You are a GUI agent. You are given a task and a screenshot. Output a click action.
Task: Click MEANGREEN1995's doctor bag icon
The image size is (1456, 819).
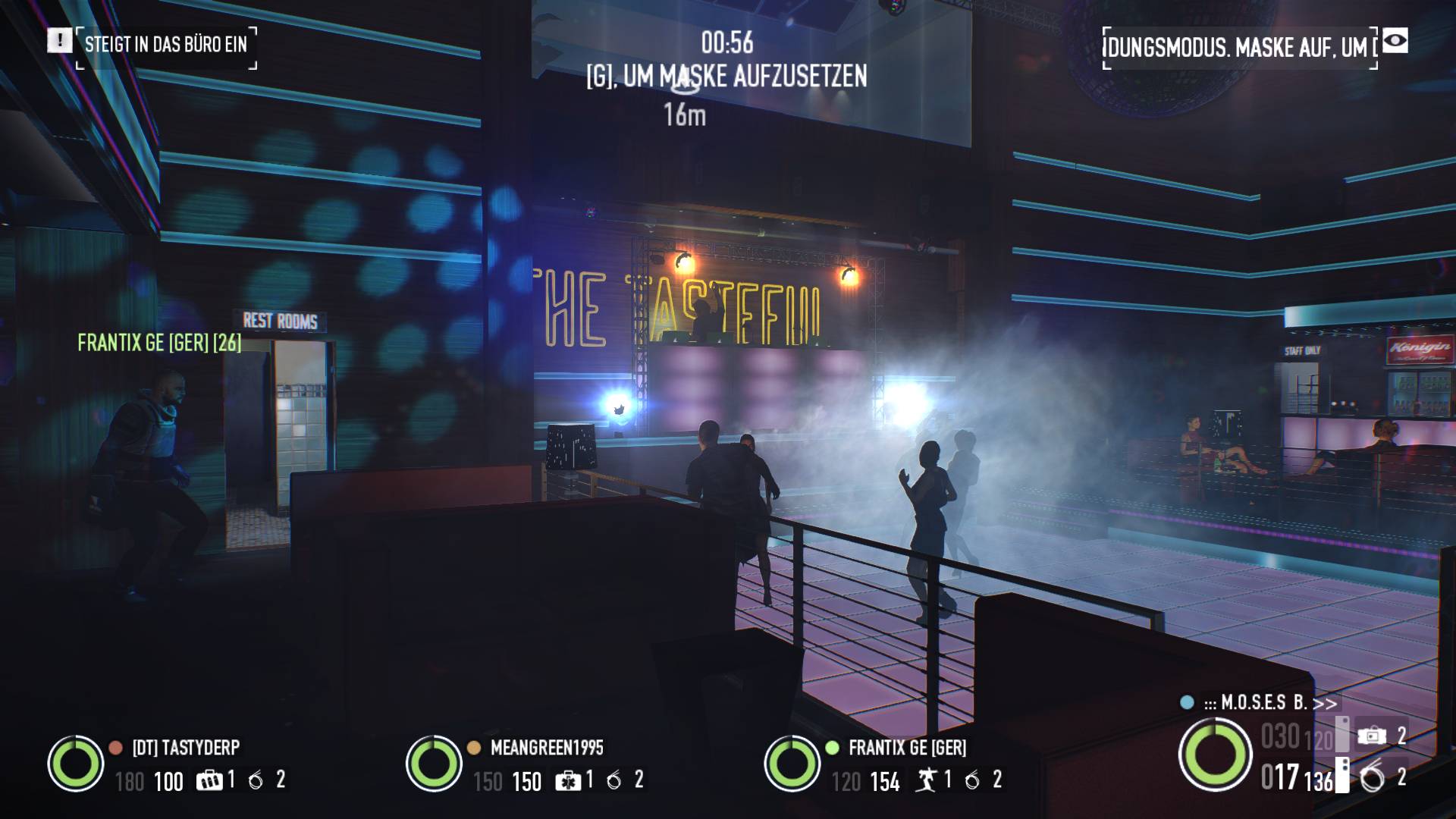[567, 780]
